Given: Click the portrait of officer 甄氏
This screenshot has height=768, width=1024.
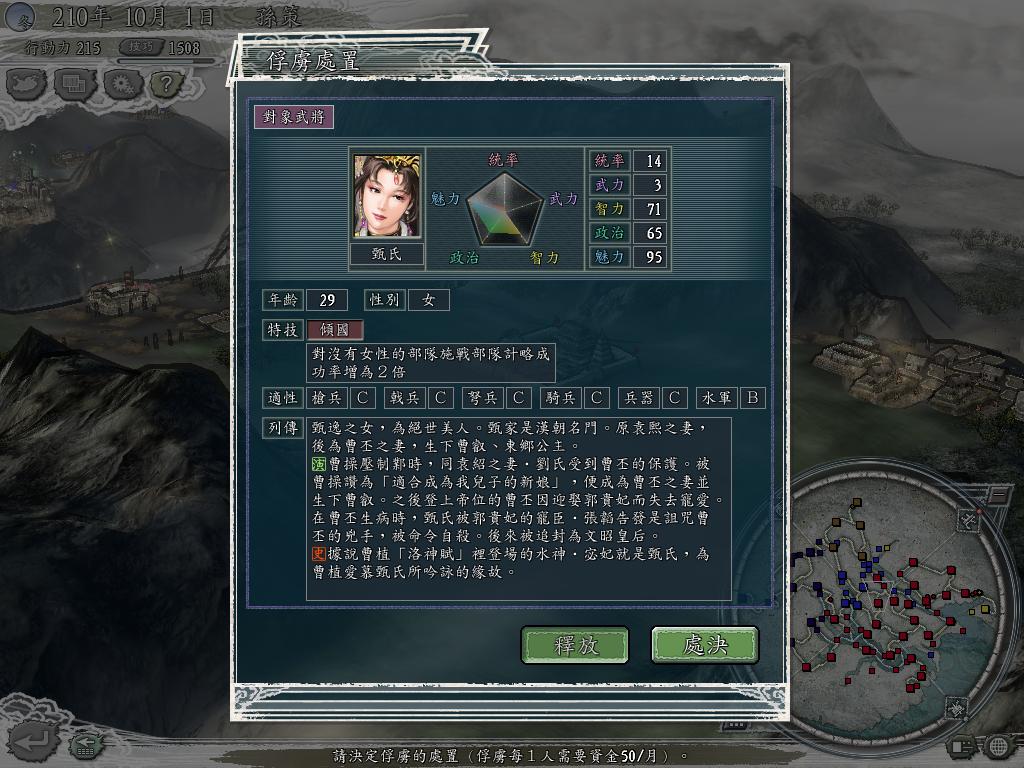Looking at the screenshot, I should tap(387, 197).
